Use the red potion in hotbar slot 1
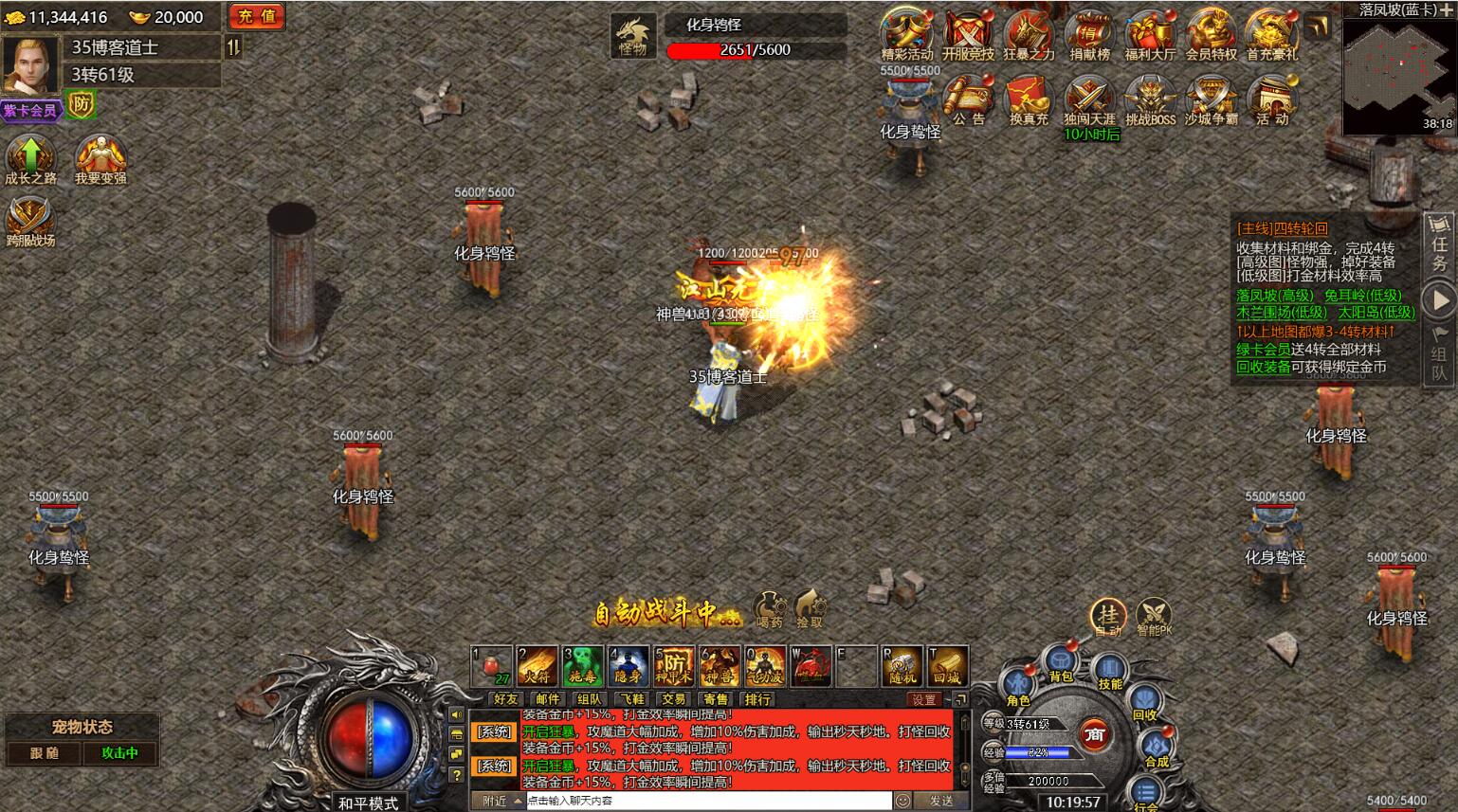1458x812 pixels. [492, 666]
